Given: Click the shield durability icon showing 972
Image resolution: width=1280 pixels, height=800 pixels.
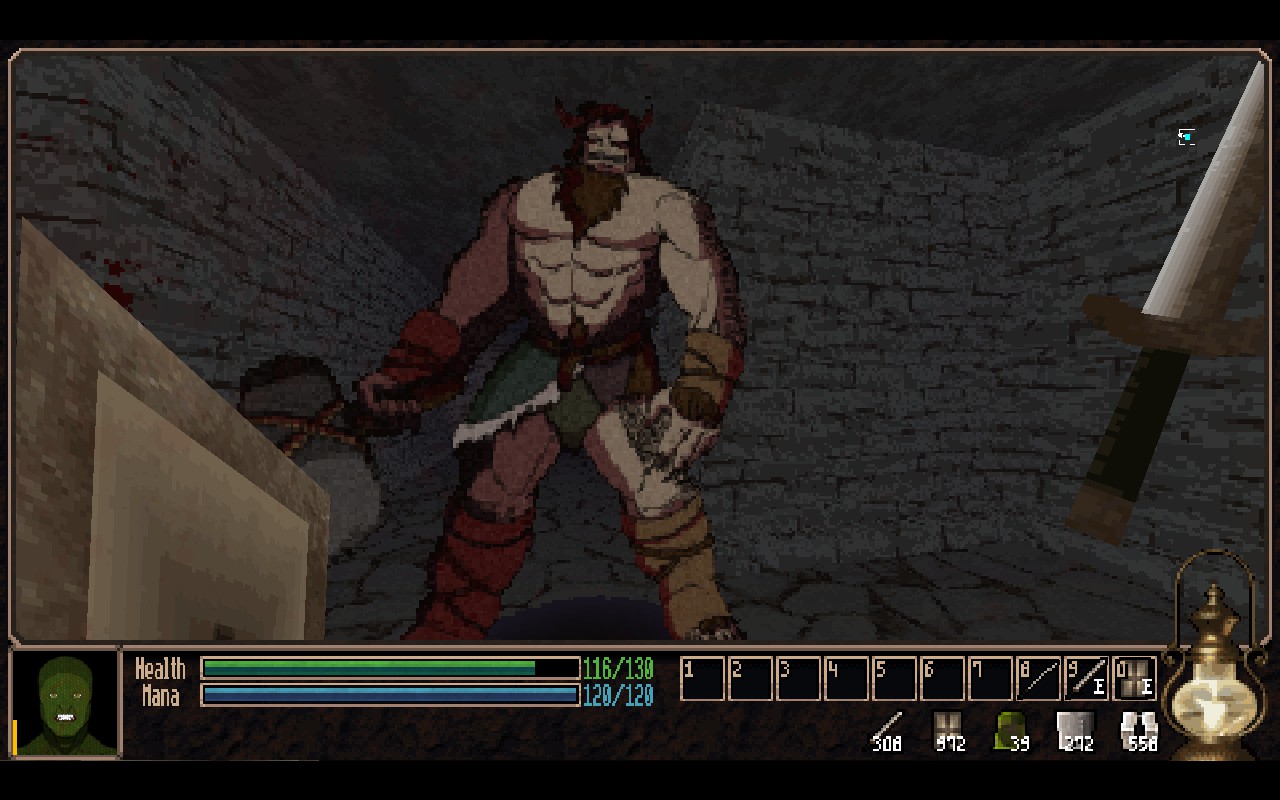Looking at the screenshot, I should click(x=947, y=730).
